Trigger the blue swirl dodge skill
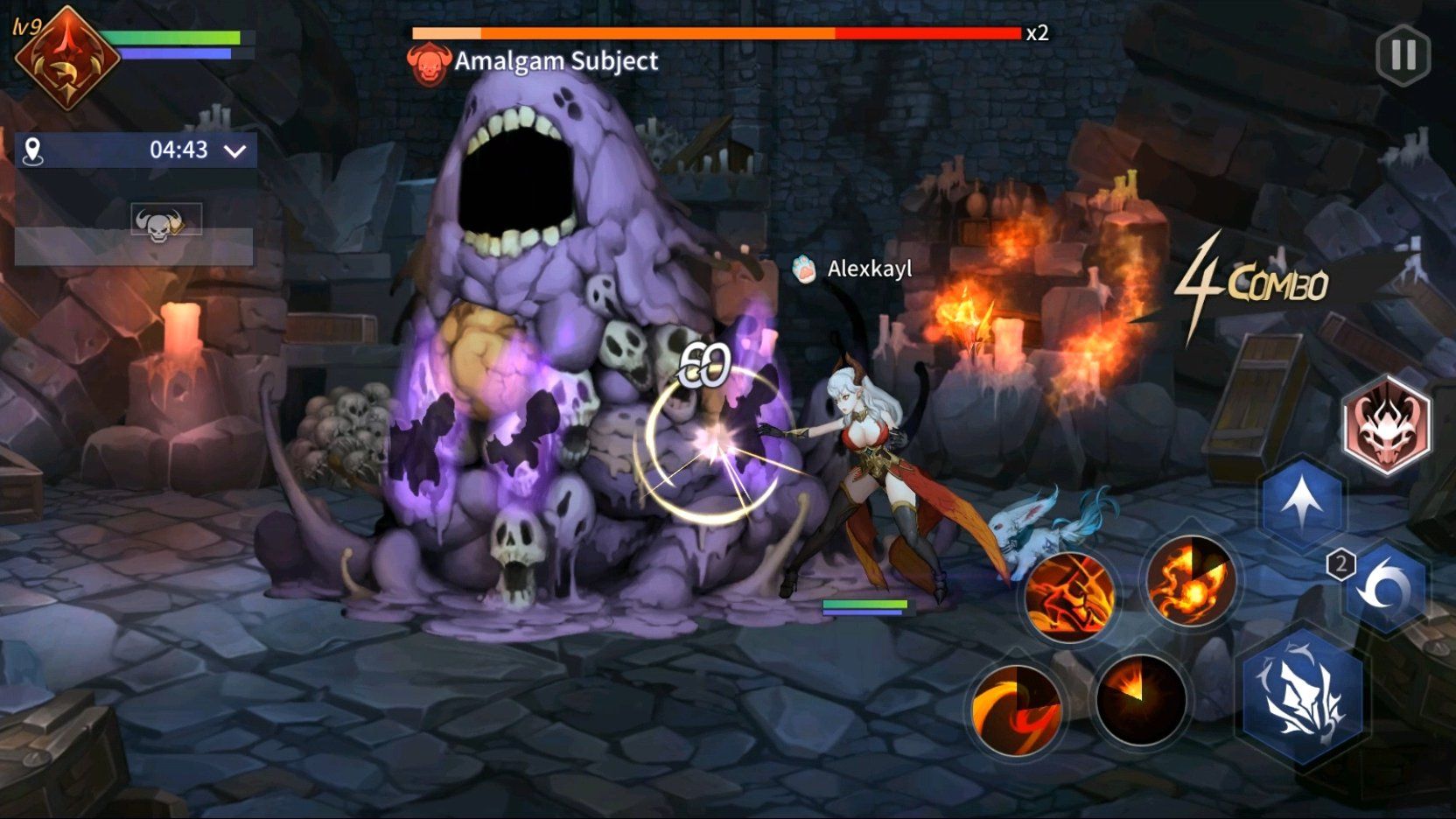 1386,589
